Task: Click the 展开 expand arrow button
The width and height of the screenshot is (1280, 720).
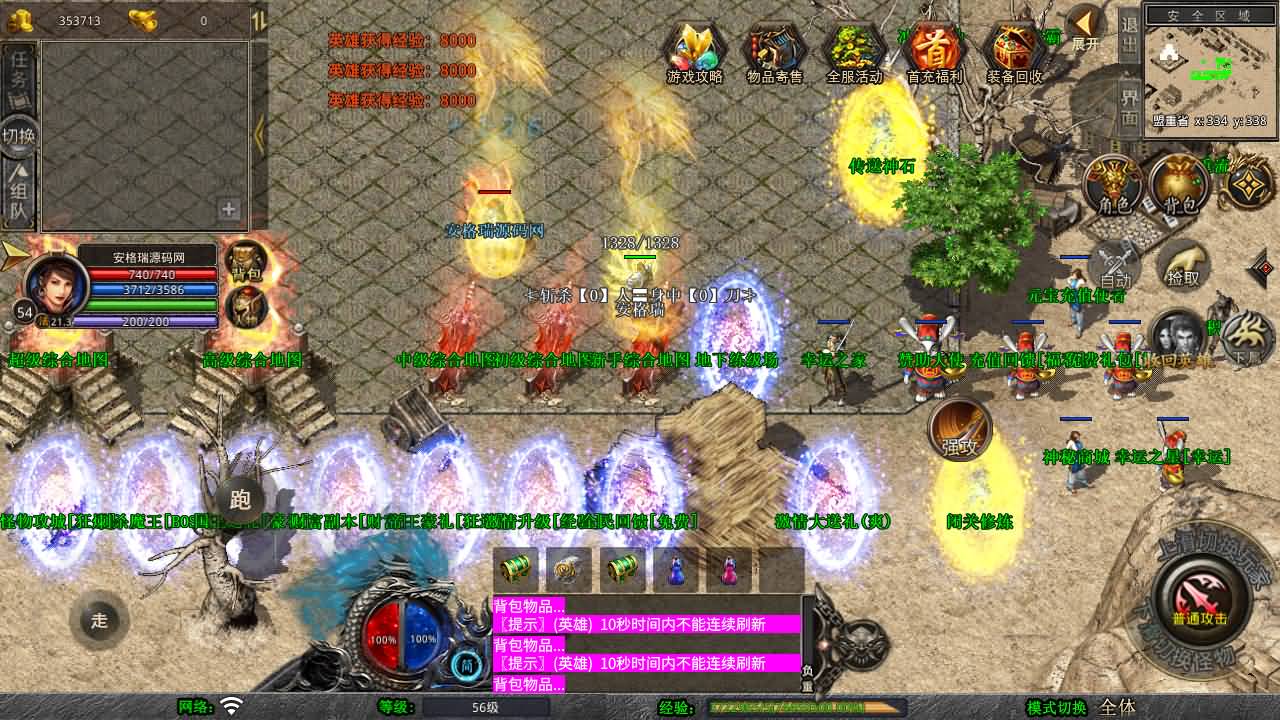Action: [x=1085, y=28]
